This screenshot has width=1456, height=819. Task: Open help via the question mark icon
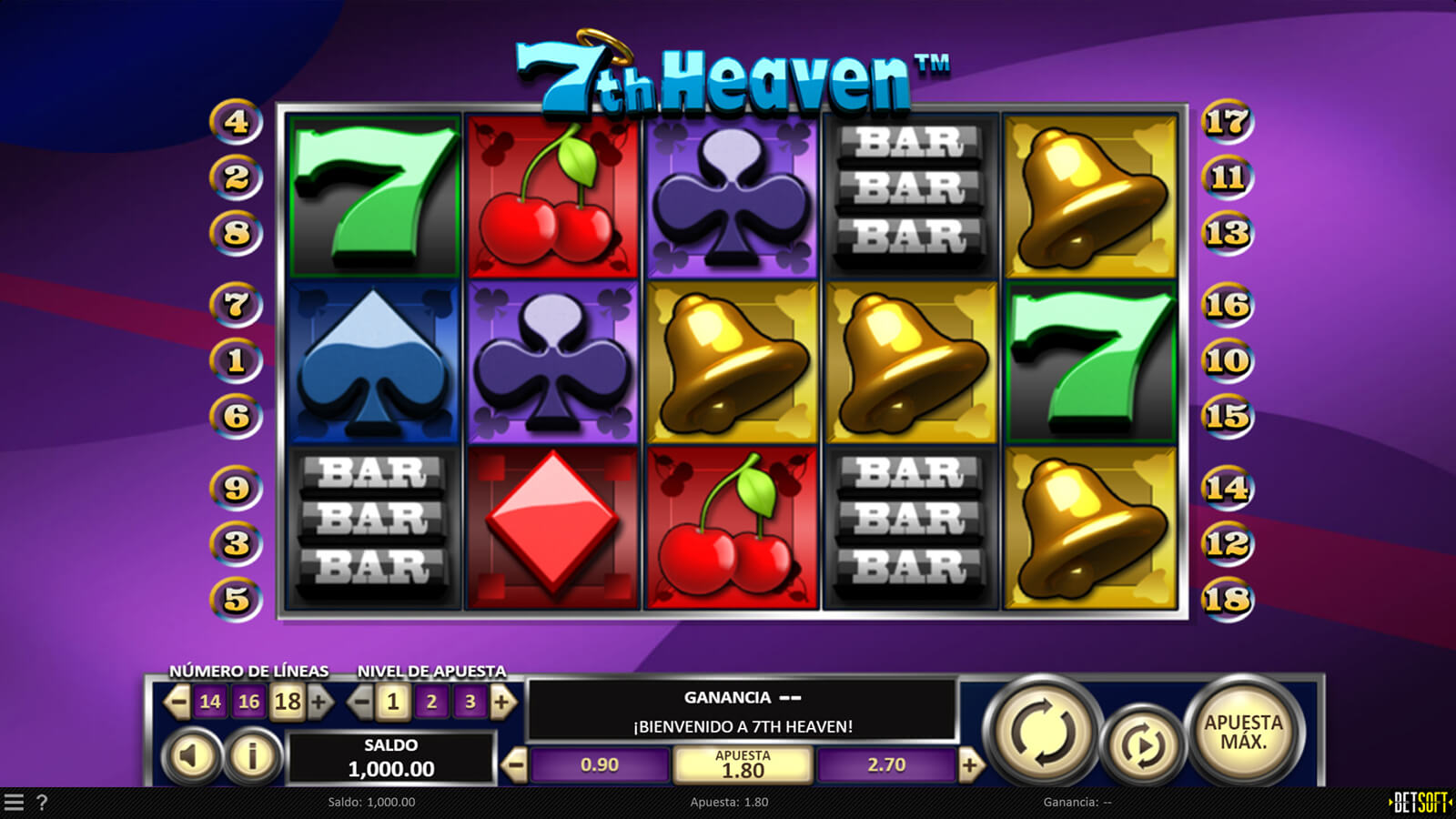(x=42, y=803)
